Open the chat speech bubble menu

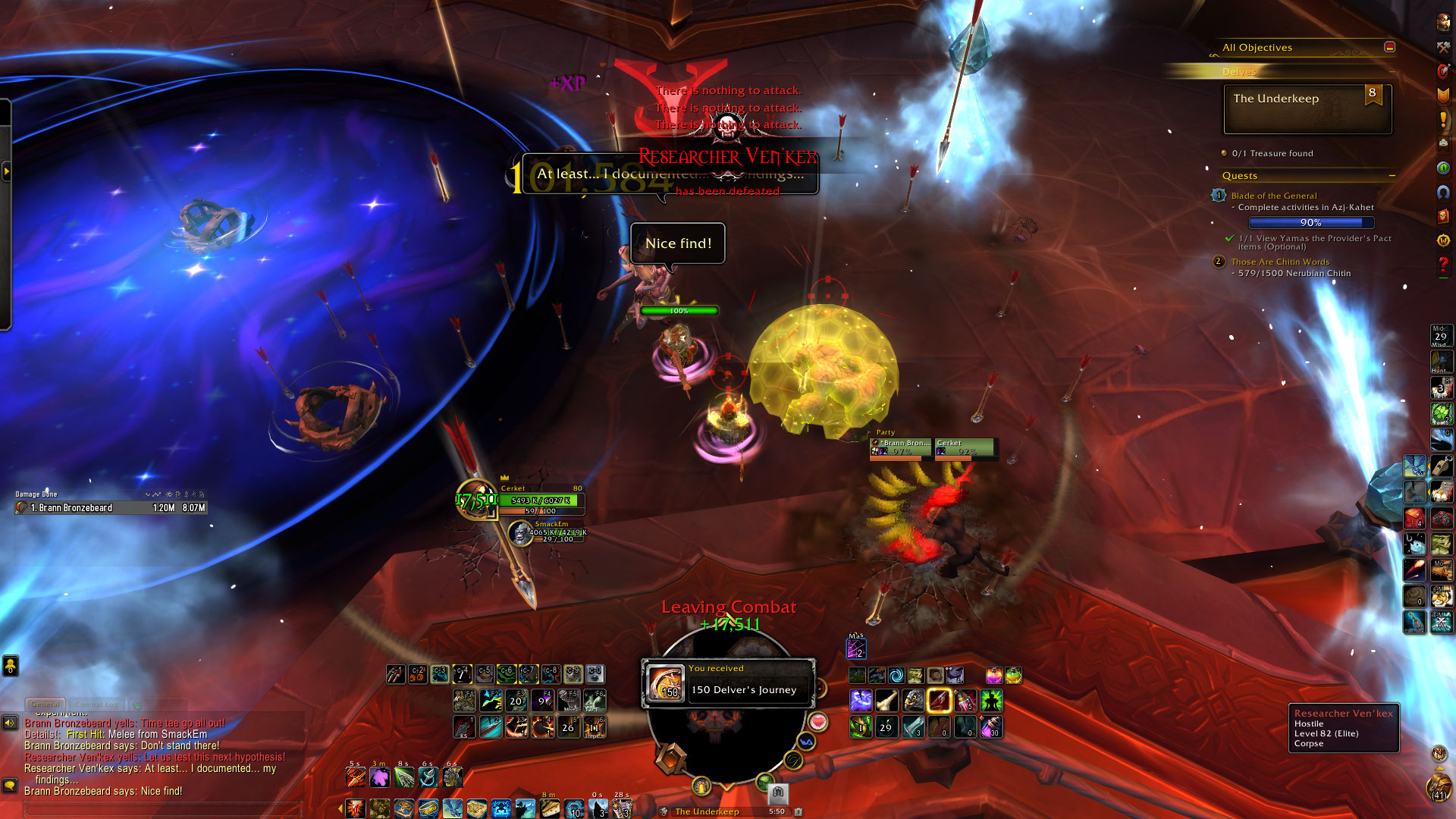point(10,785)
